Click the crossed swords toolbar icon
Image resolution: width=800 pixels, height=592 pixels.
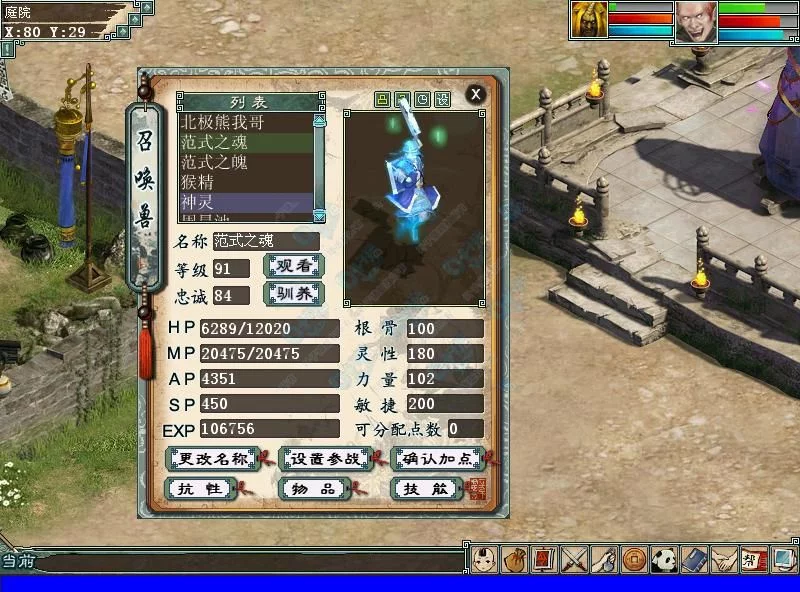[574, 559]
